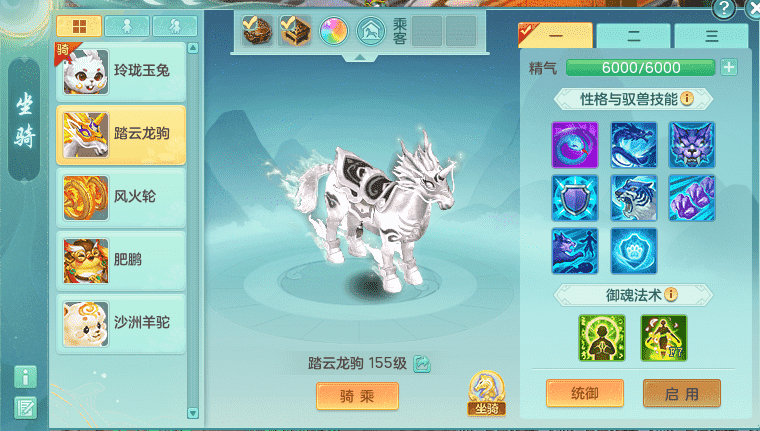
Task: Select the purple dragon swirl skill
Action: click(x=575, y=146)
